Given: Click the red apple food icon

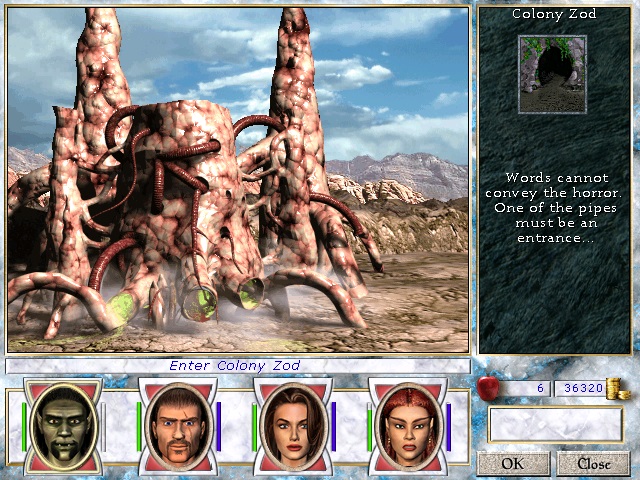Looking at the screenshot, I should tap(490, 388).
